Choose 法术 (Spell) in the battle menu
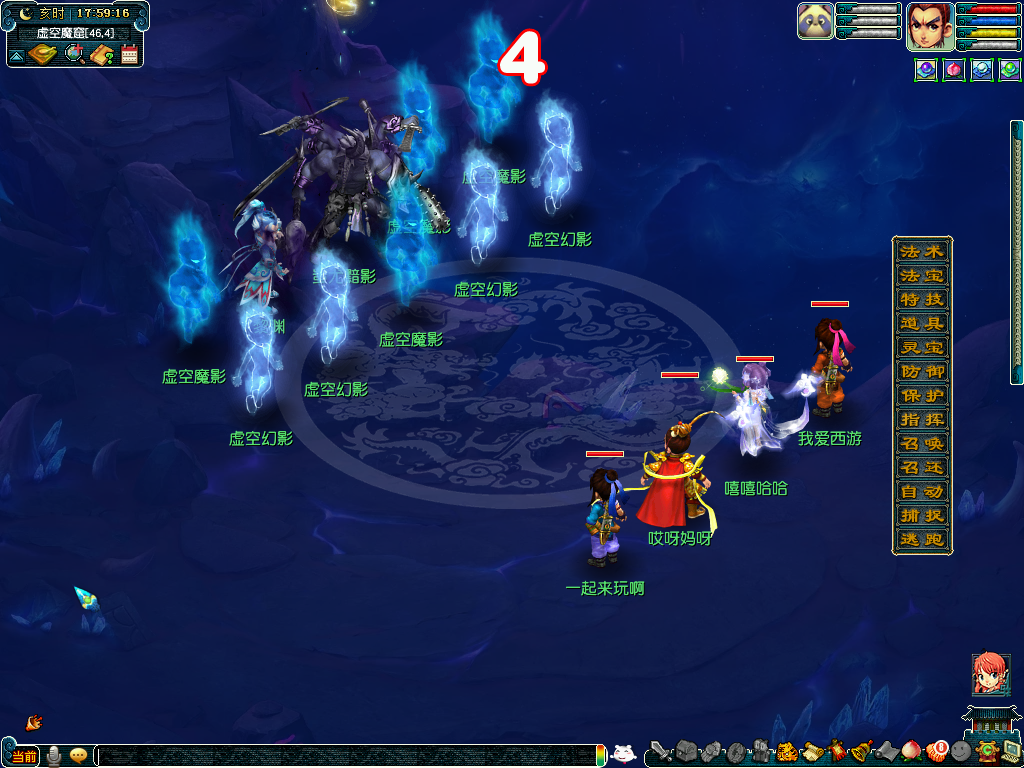 pos(922,251)
